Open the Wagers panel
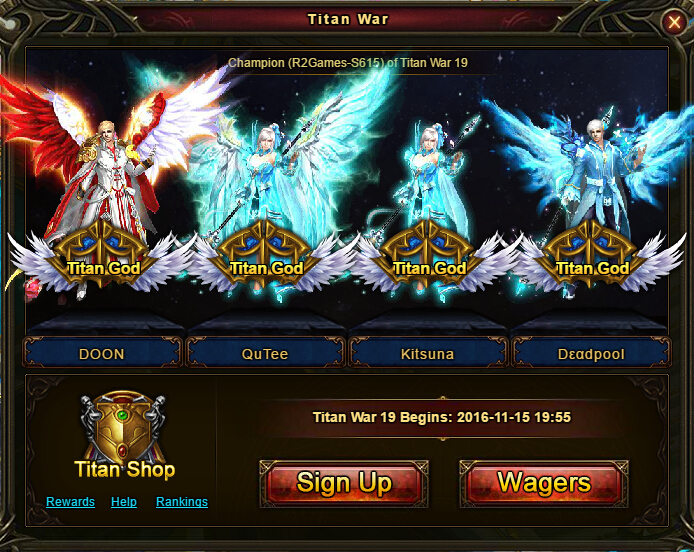The width and height of the screenshot is (694, 552). [x=544, y=484]
